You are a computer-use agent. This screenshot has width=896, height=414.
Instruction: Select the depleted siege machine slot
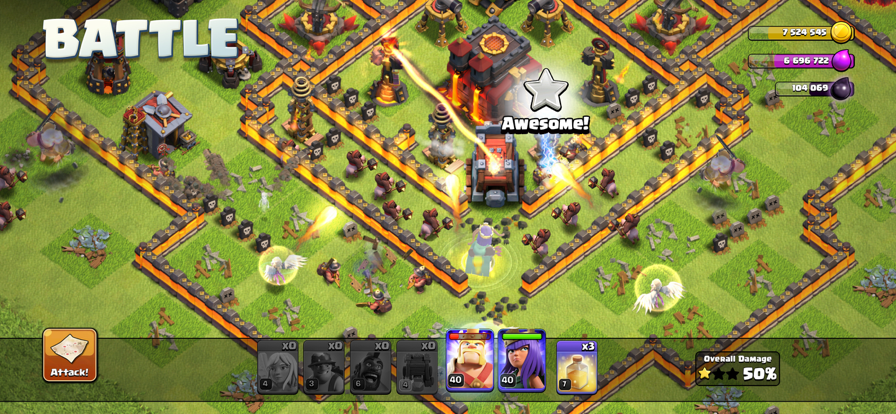tap(416, 366)
